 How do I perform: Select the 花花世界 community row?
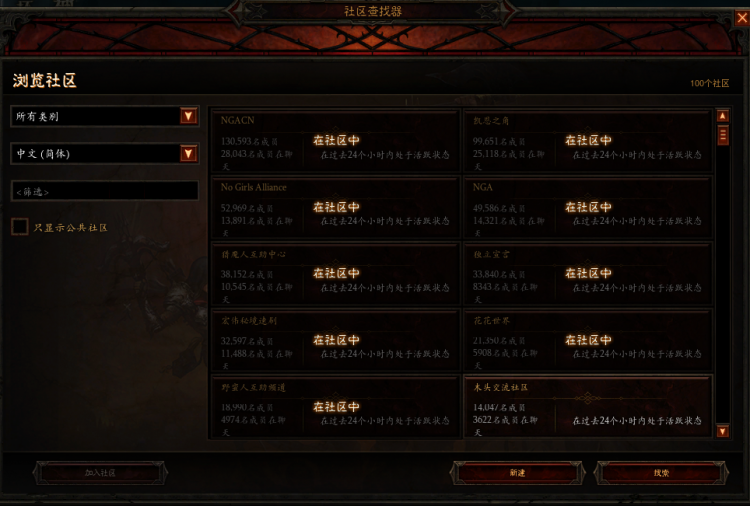pos(588,340)
